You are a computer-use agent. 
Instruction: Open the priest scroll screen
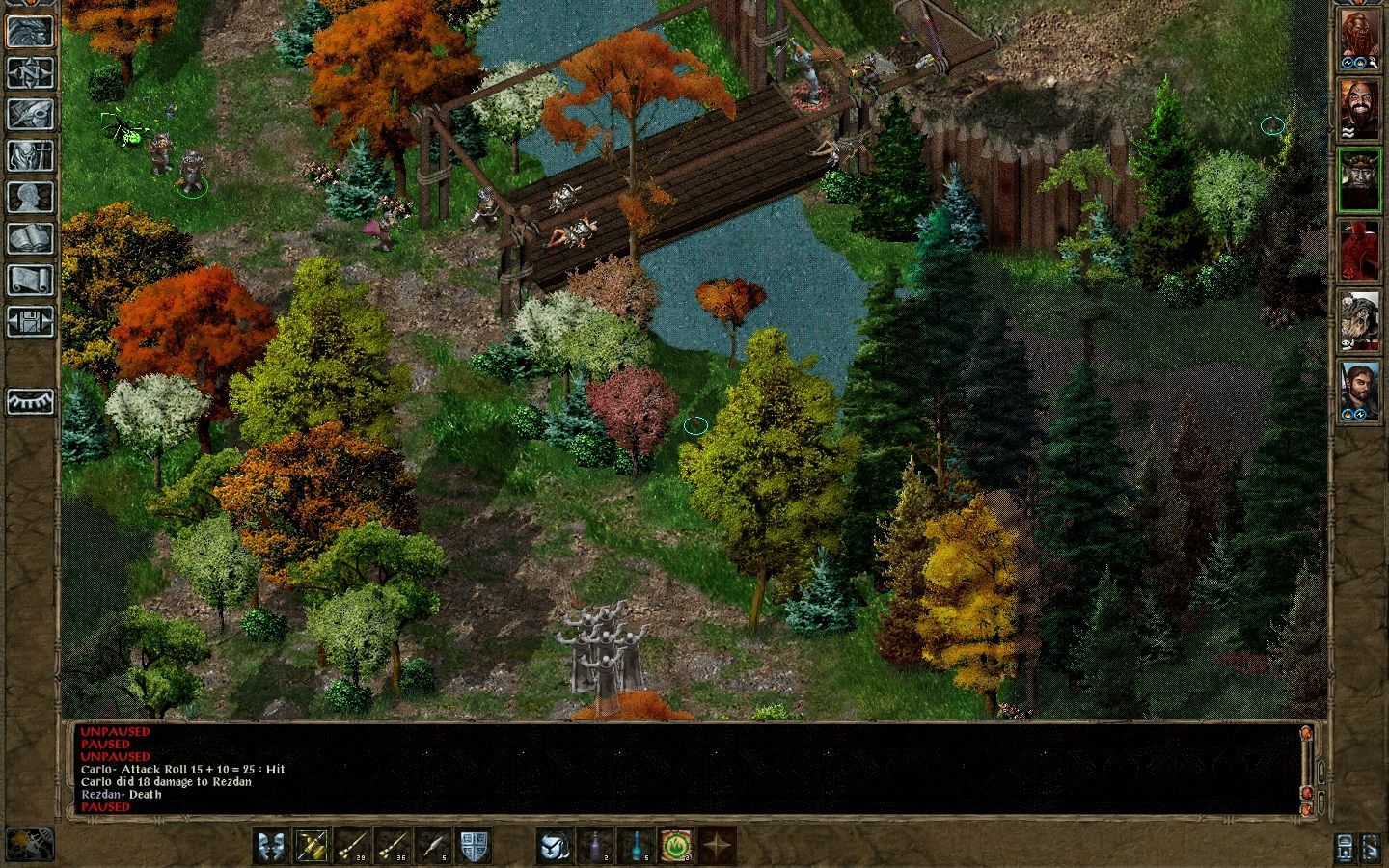tap(30, 280)
